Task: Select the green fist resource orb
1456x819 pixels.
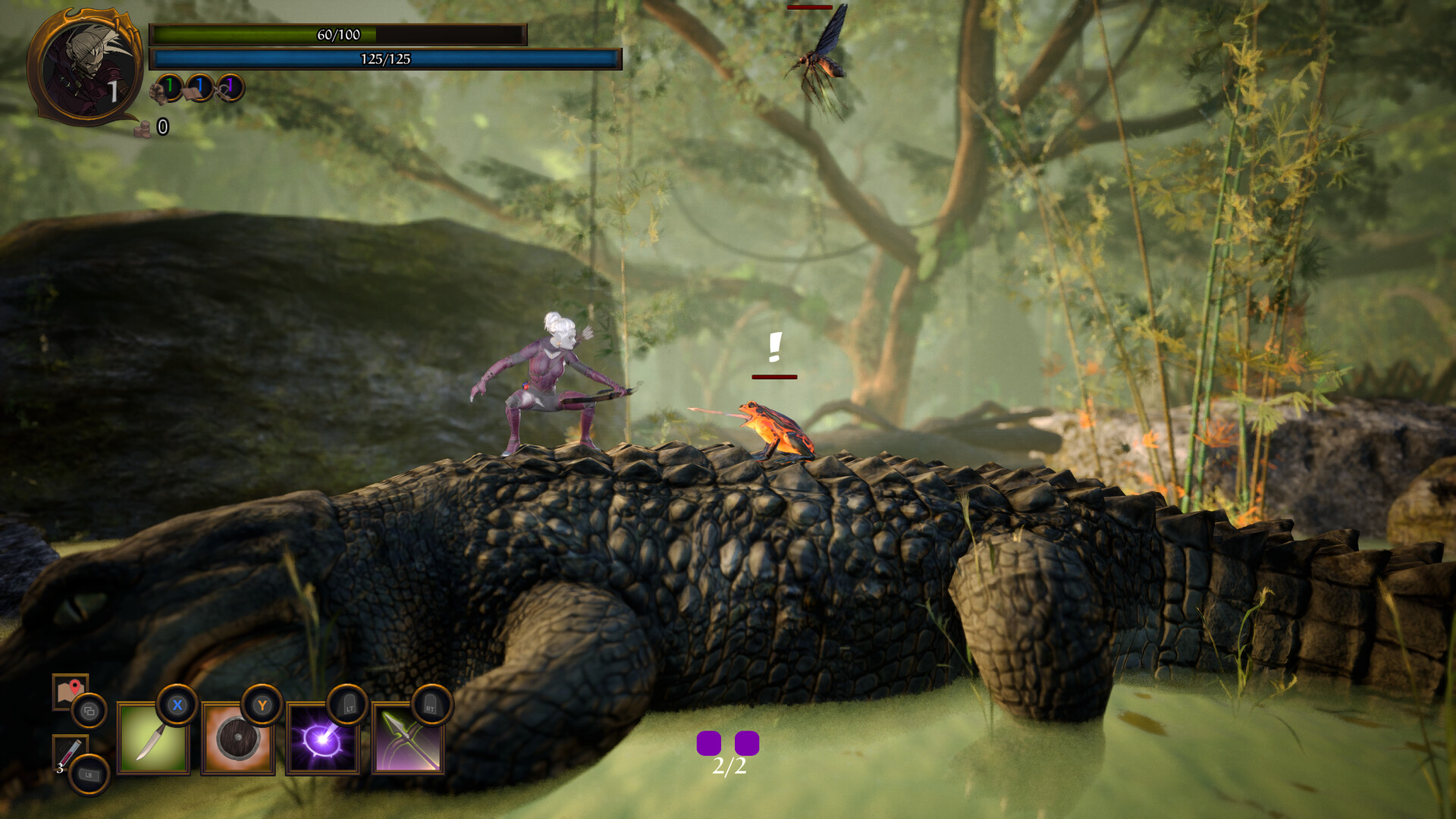Action: click(x=168, y=87)
